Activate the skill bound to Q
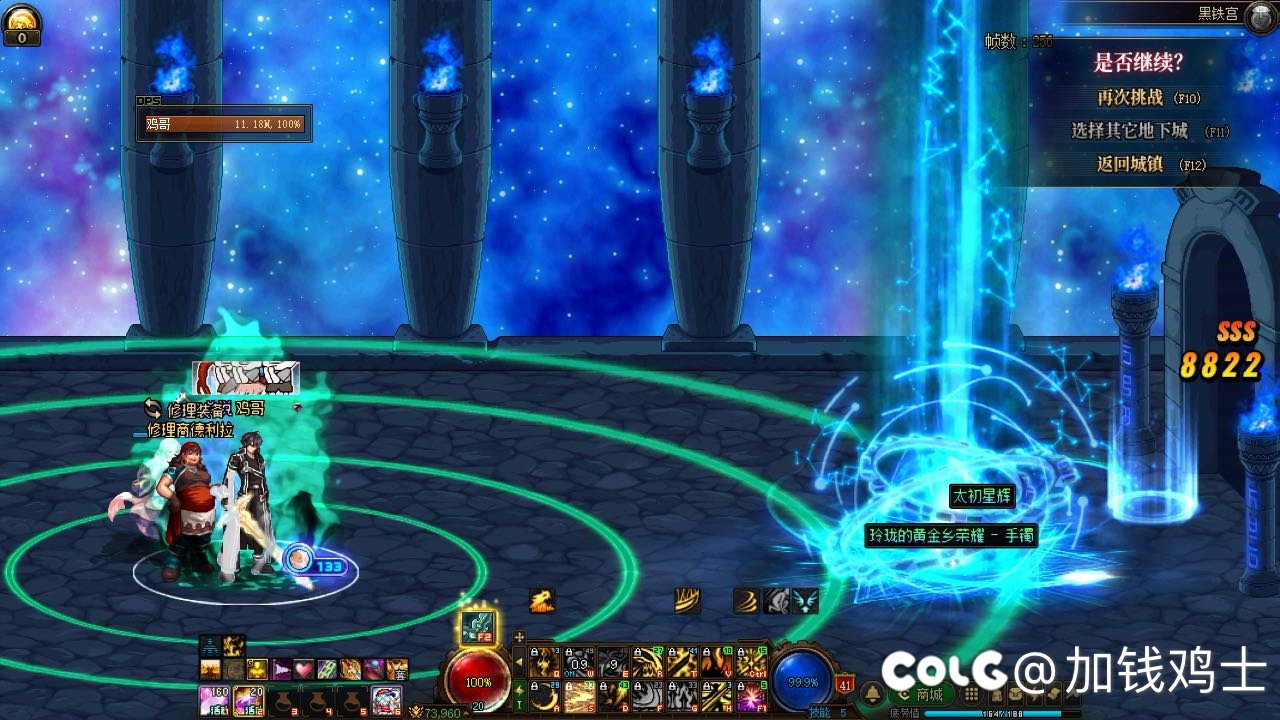This screenshot has height=720, width=1280. pos(545,662)
